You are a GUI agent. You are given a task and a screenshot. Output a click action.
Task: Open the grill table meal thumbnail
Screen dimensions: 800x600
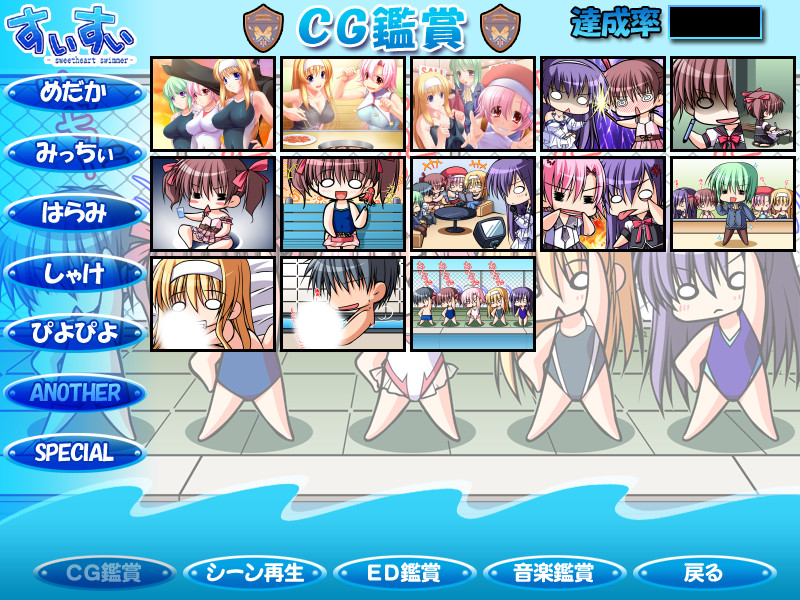[343, 104]
